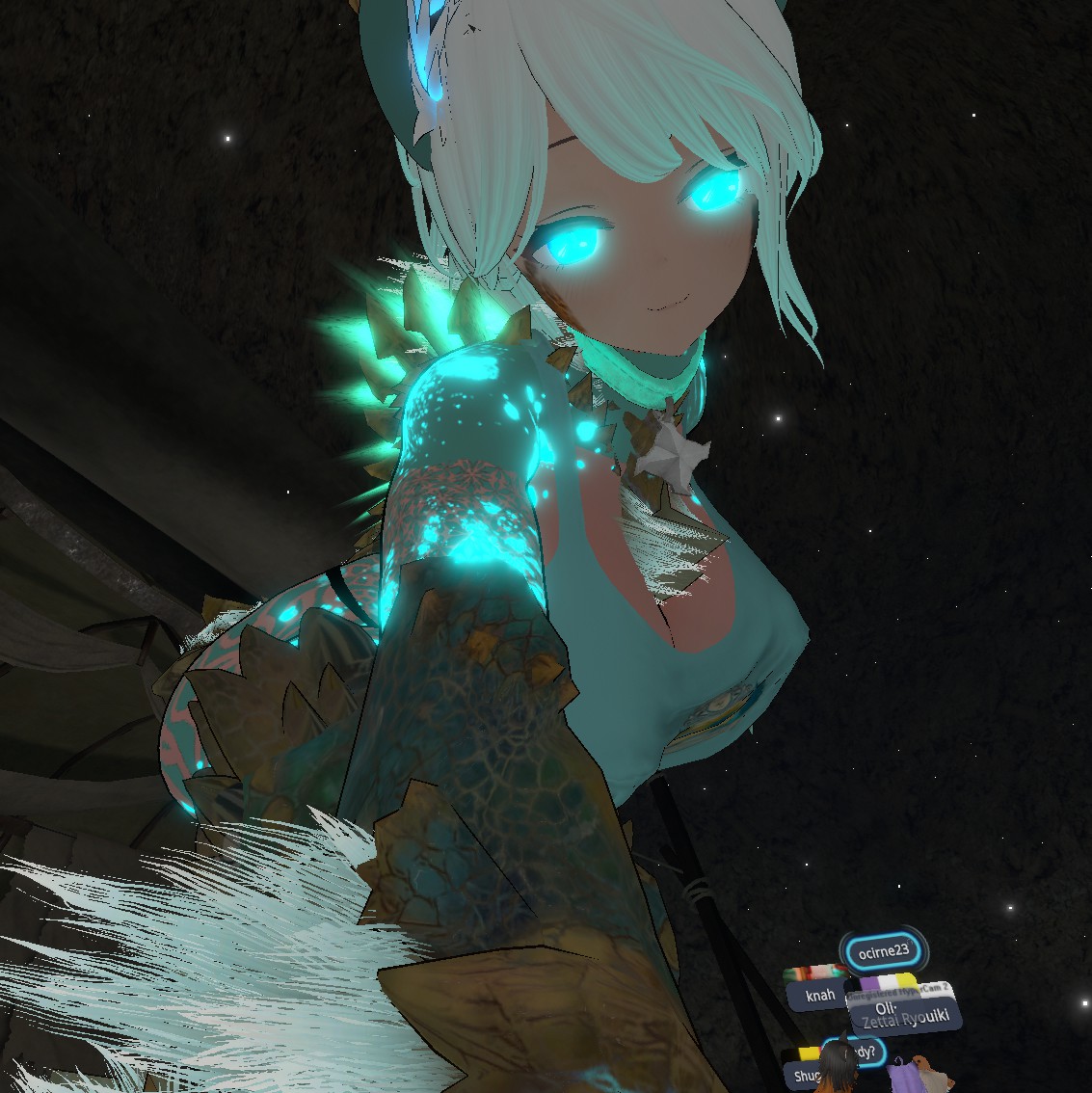Click the partially hidden Shug nameplate
Image resolution: width=1092 pixels, height=1093 pixels.
click(x=805, y=1075)
